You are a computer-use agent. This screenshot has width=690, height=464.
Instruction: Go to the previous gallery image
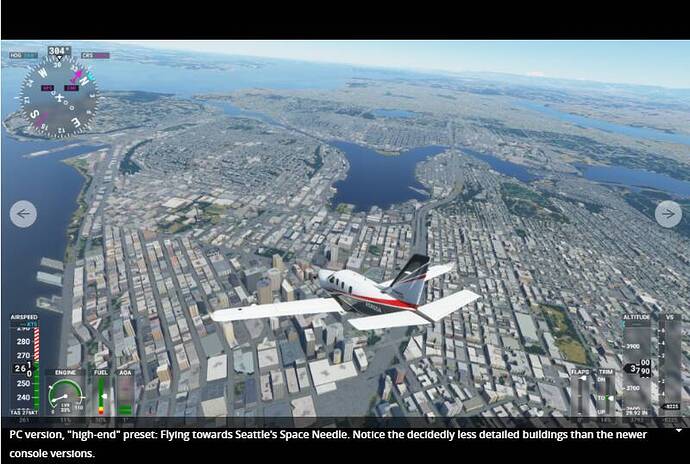coord(23,214)
